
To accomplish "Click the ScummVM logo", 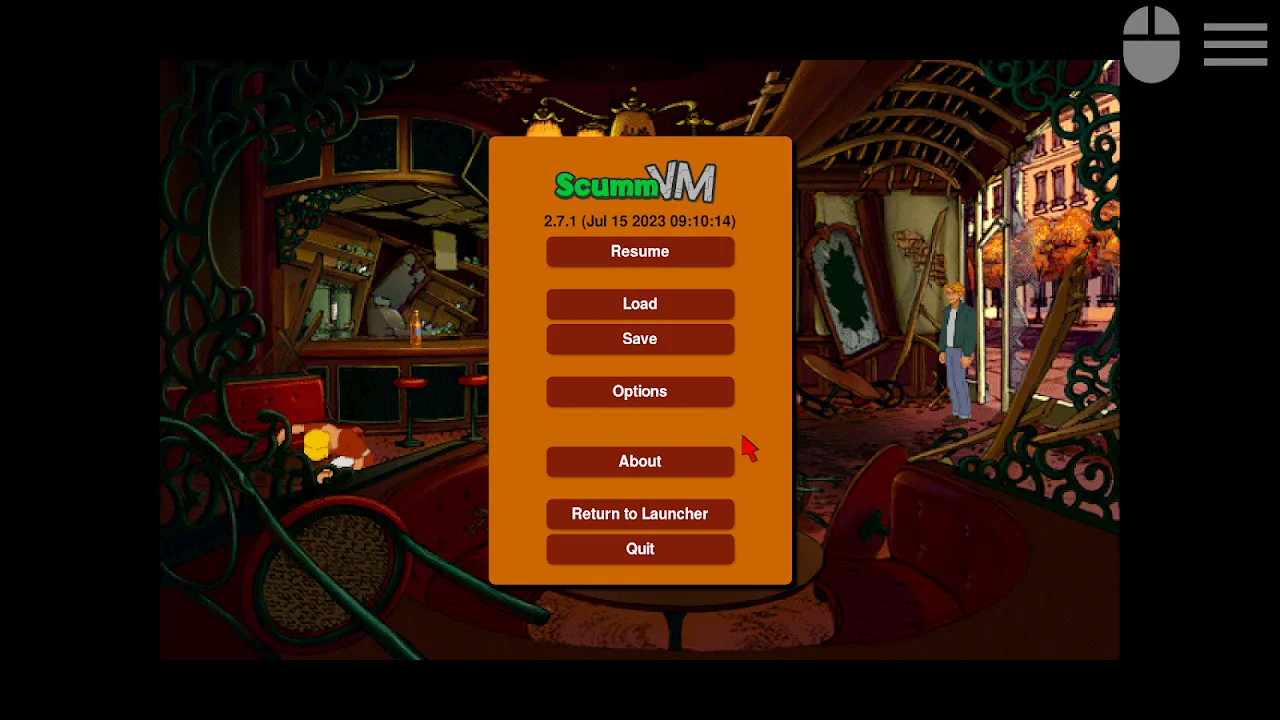I will point(637,182).
